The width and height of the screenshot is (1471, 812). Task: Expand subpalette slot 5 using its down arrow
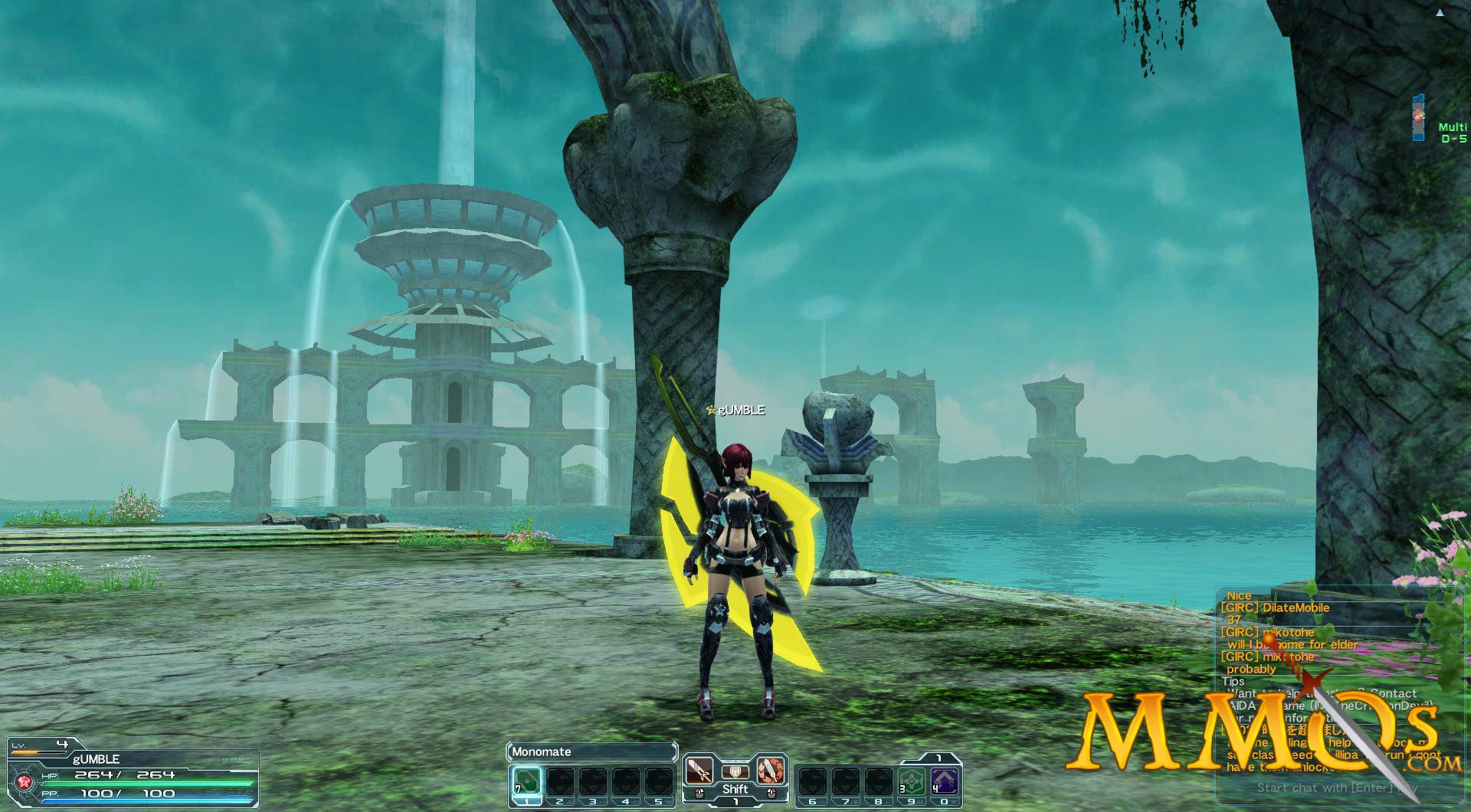tap(659, 788)
